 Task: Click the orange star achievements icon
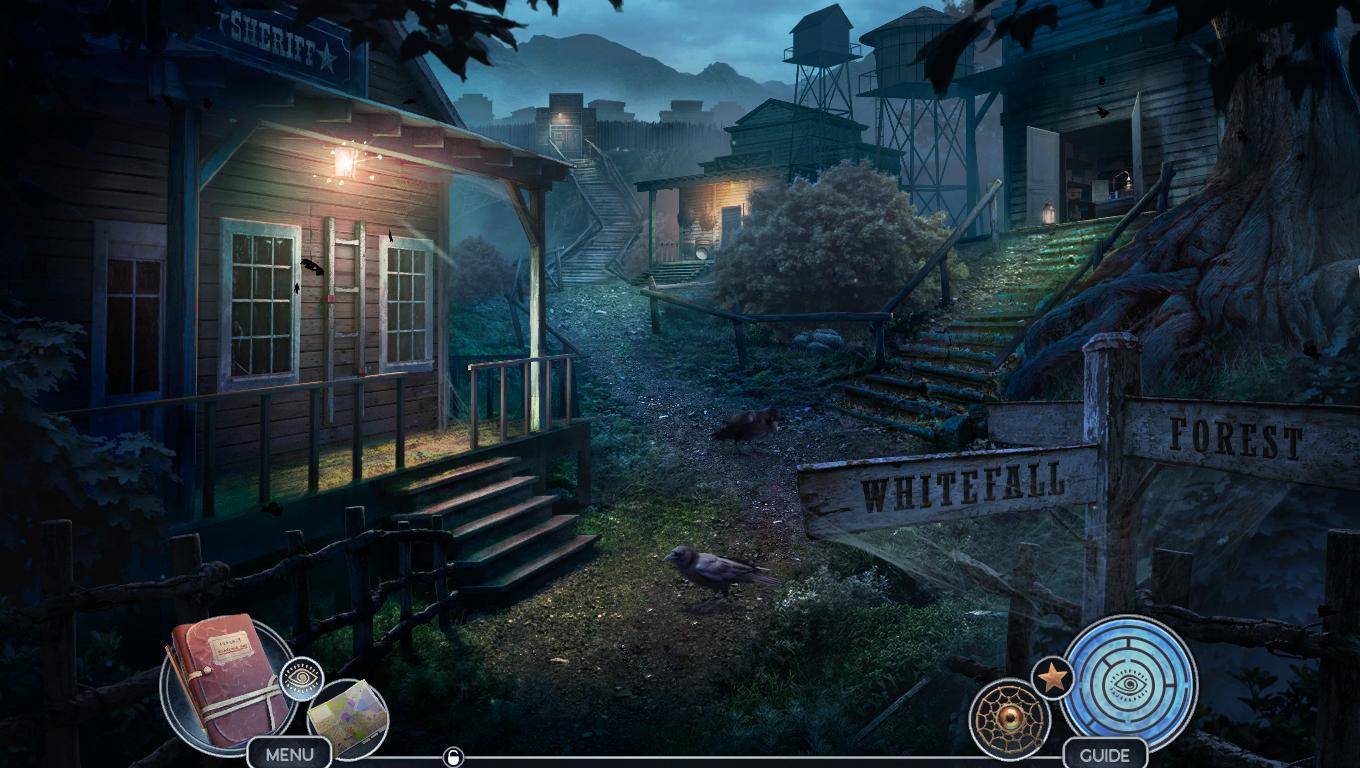click(1051, 679)
